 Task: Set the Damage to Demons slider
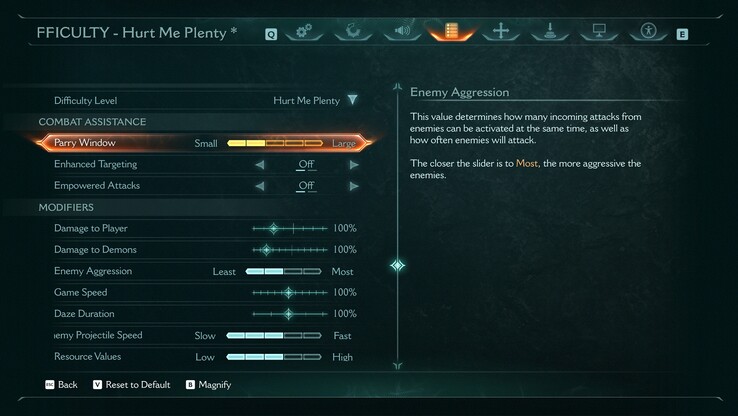point(290,250)
